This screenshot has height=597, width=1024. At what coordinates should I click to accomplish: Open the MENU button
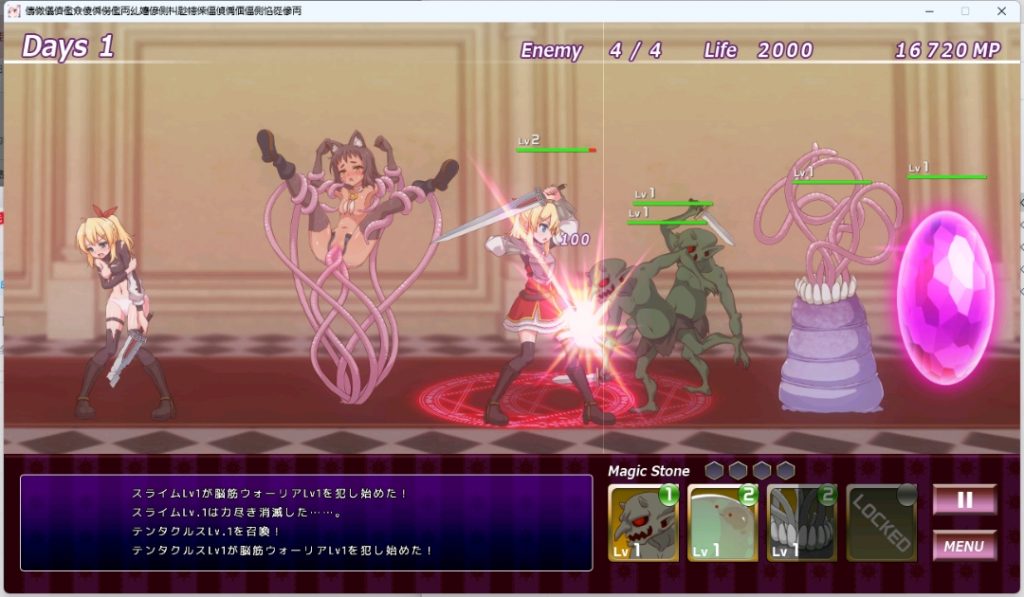[x=964, y=546]
